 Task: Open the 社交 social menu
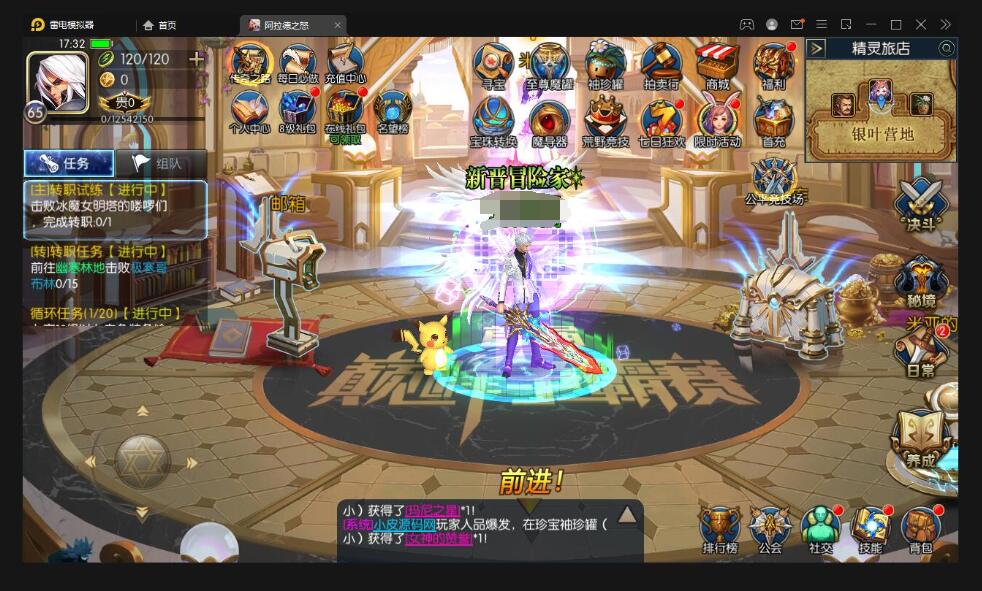820,527
